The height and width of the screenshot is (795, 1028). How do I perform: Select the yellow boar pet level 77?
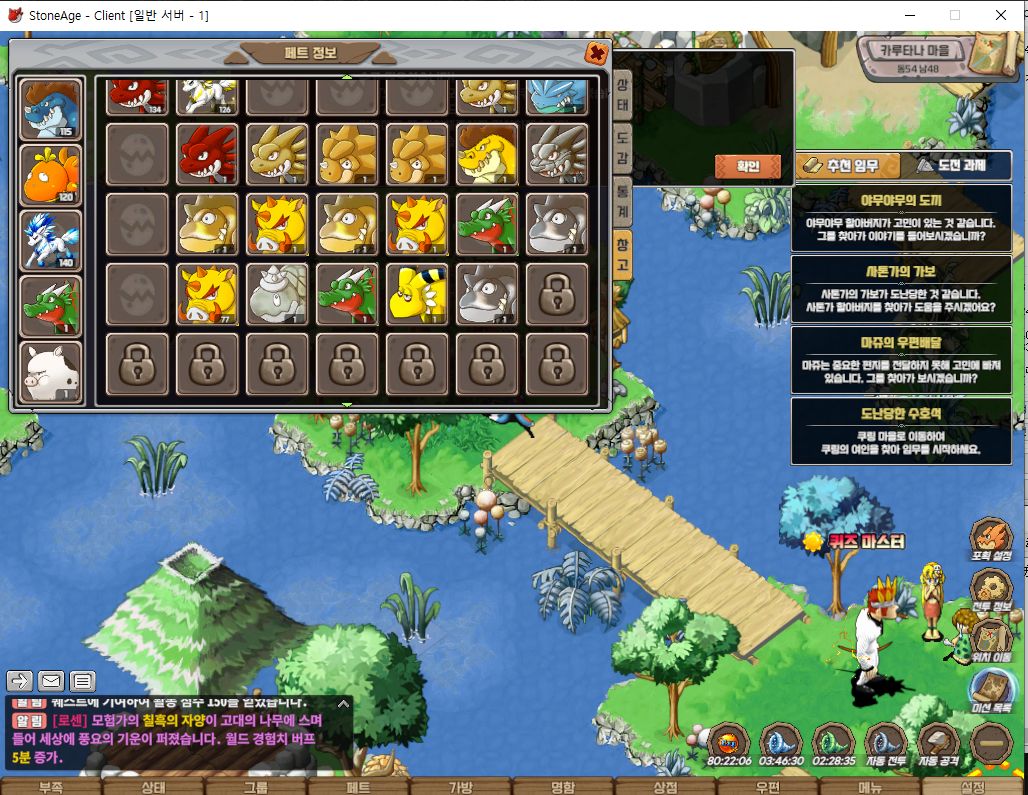[x=207, y=296]
